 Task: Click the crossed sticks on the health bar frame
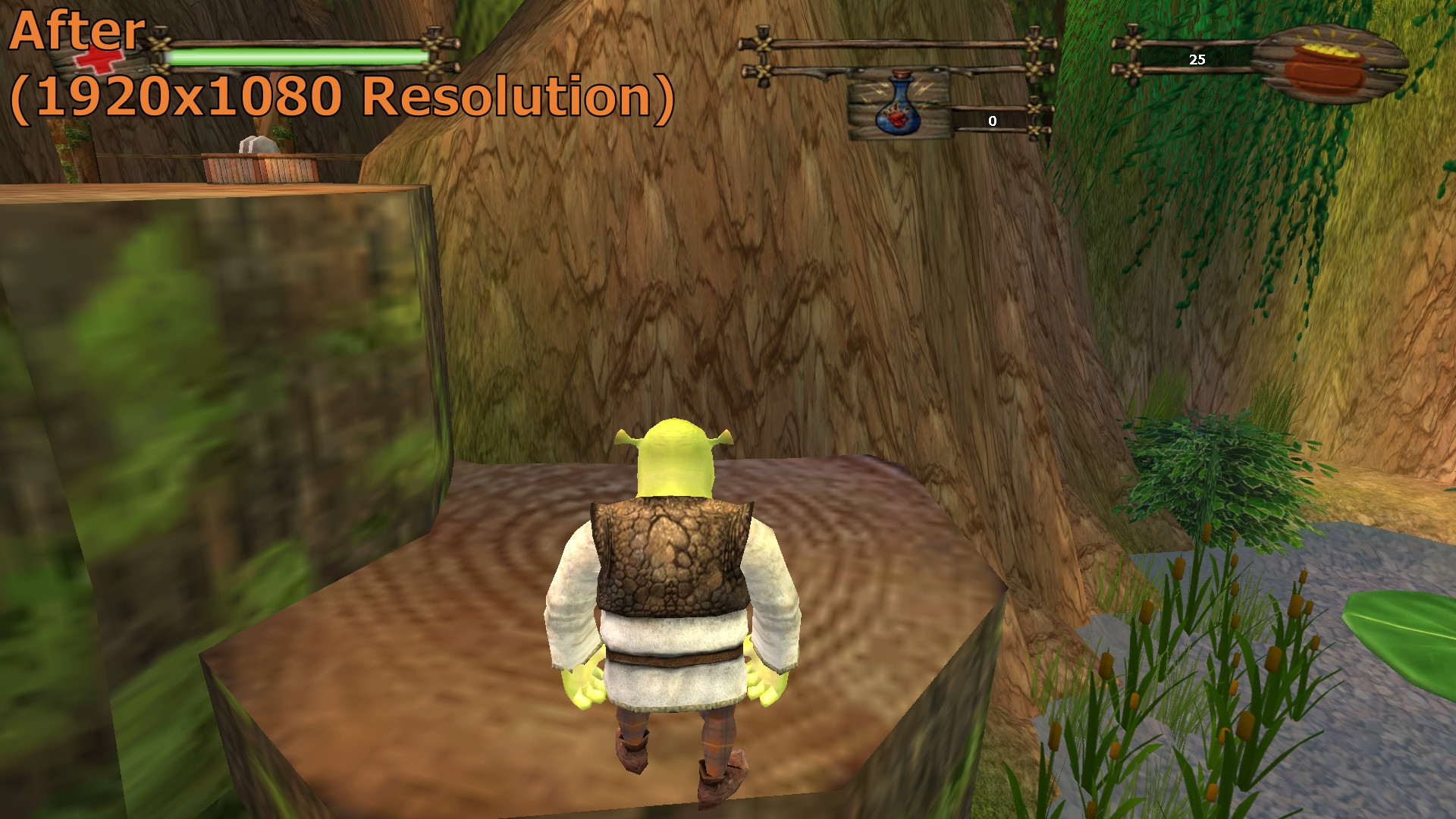coord(159,45)
